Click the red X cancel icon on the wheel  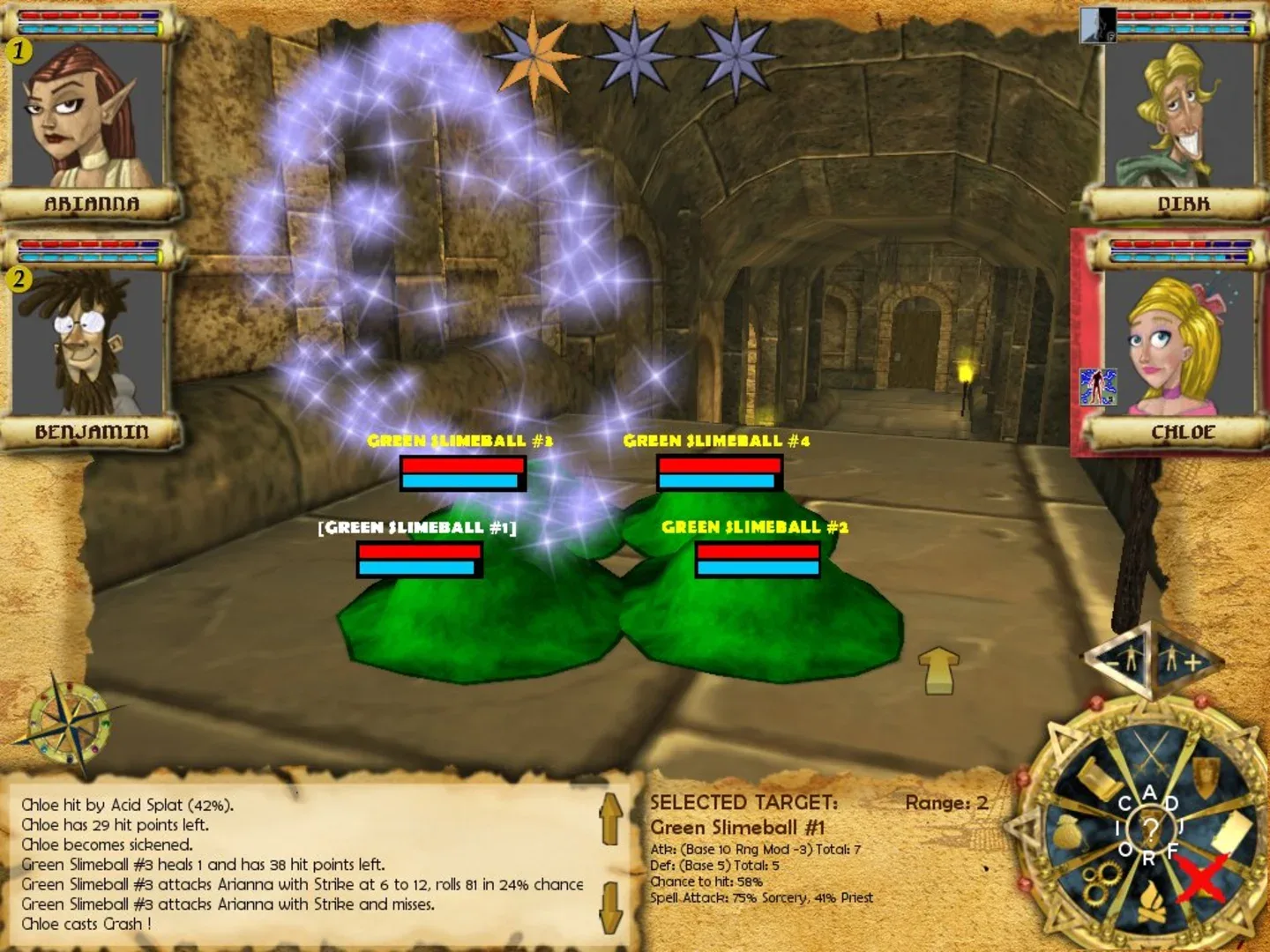(x=1202, y=879)
